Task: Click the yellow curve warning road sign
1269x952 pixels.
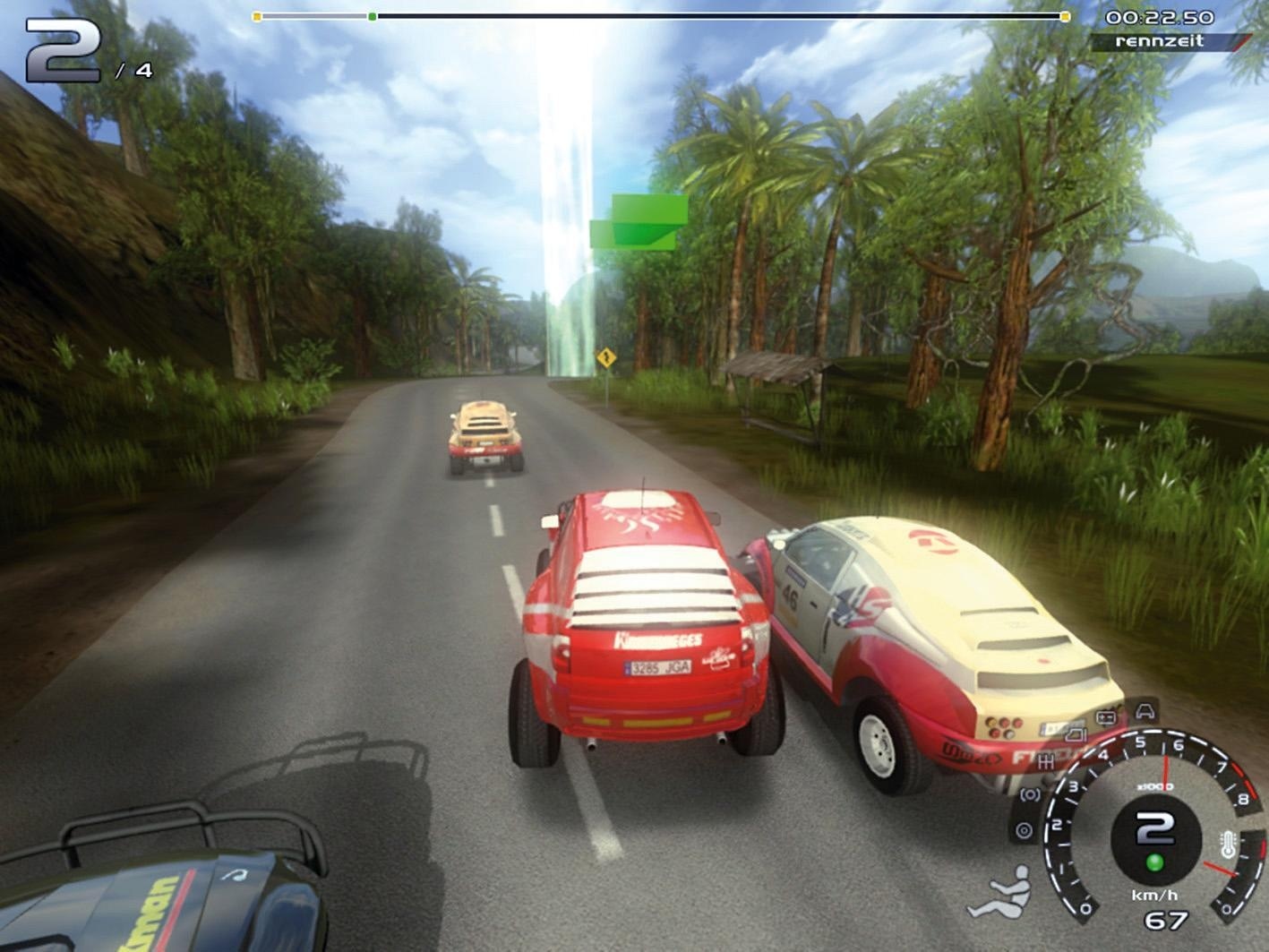Action: pos(608,358)
